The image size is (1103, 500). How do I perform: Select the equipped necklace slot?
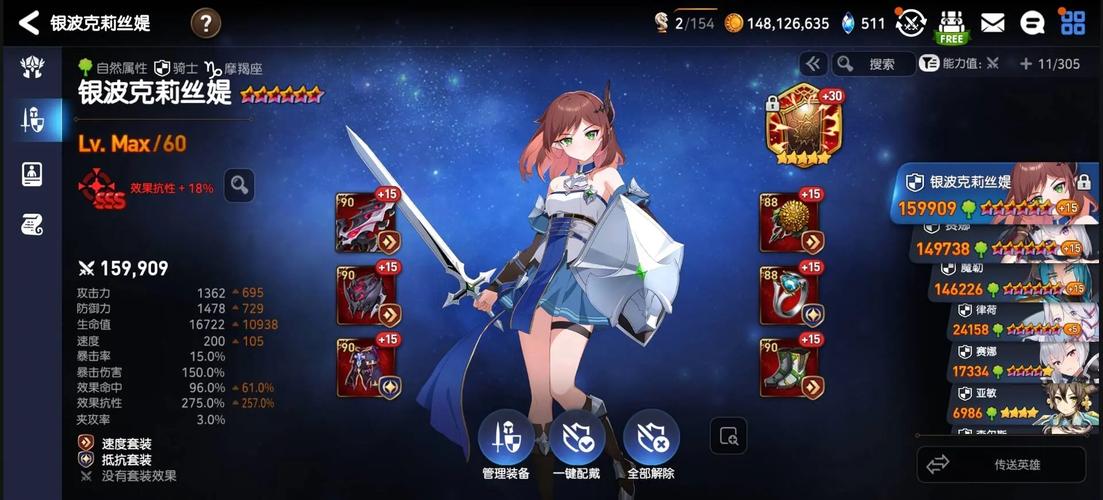pos(791,222)
